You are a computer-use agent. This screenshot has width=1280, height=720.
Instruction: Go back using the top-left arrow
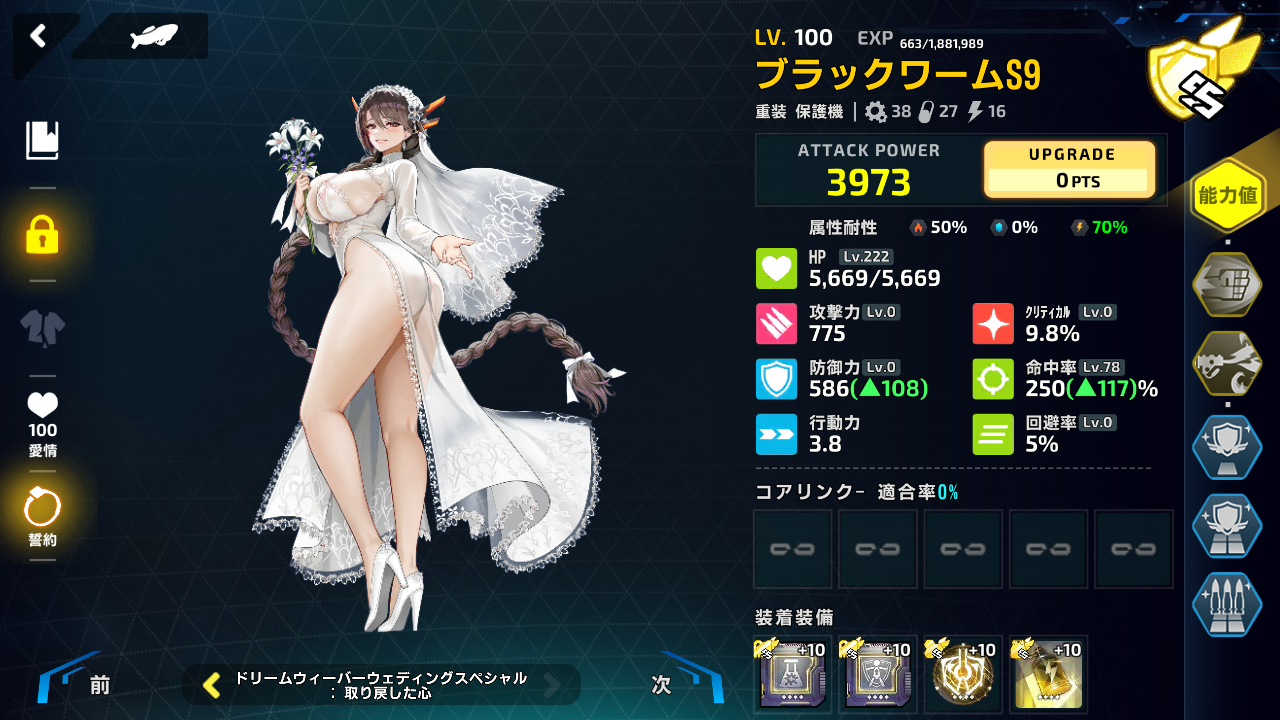(x=38, y=37)
